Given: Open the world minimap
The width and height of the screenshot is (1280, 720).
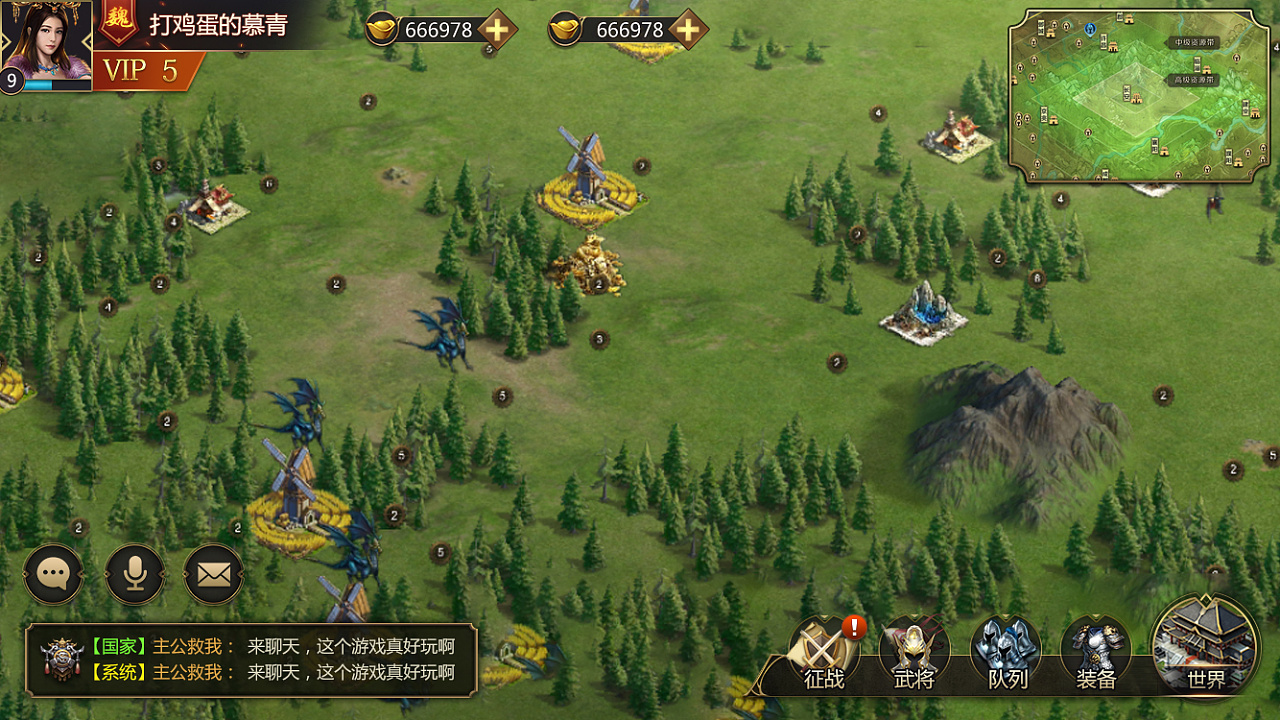Looking at the screenshot, I should point(1138,97).
